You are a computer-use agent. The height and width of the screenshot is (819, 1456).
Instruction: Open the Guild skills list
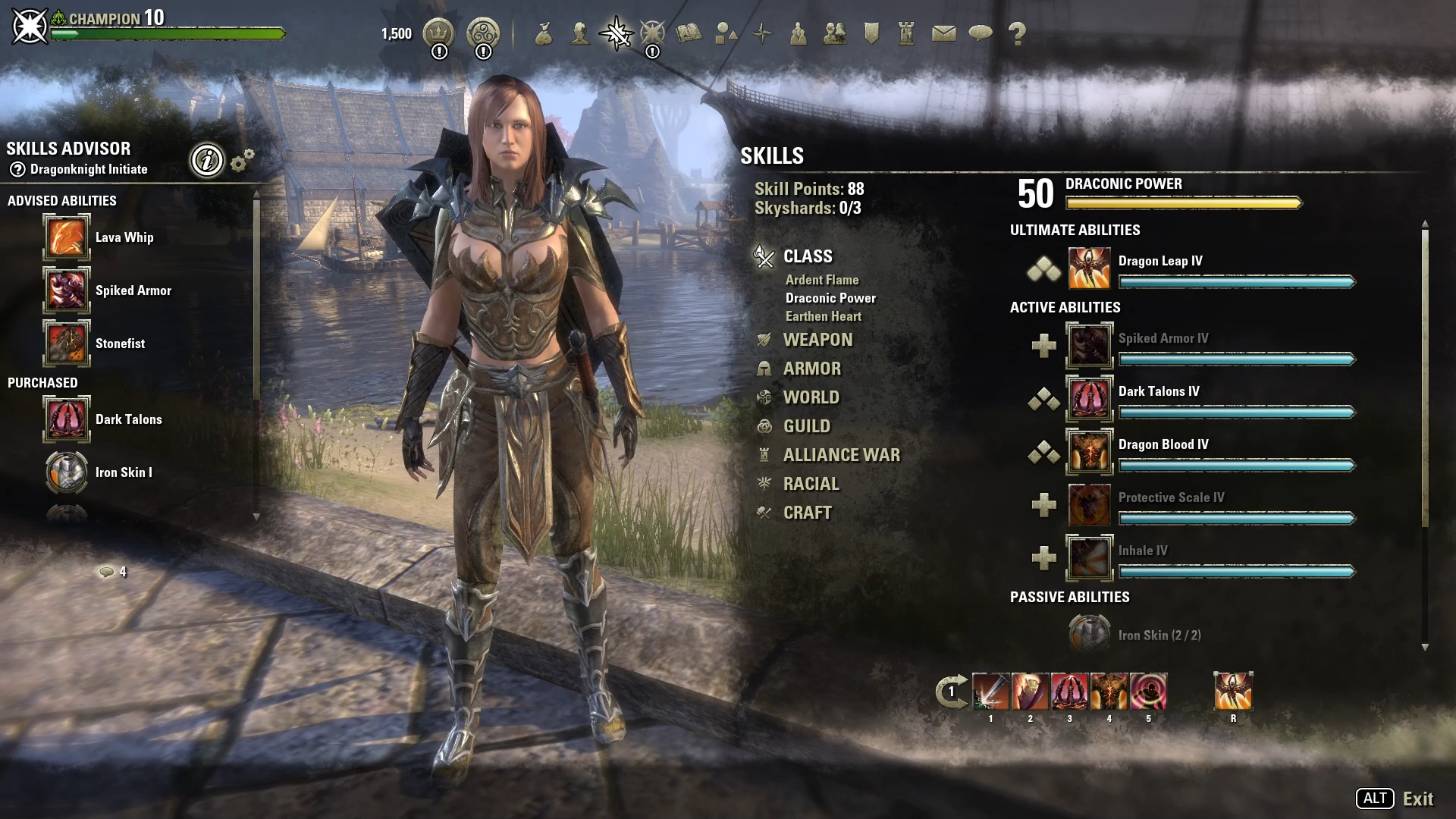(806, 426)
